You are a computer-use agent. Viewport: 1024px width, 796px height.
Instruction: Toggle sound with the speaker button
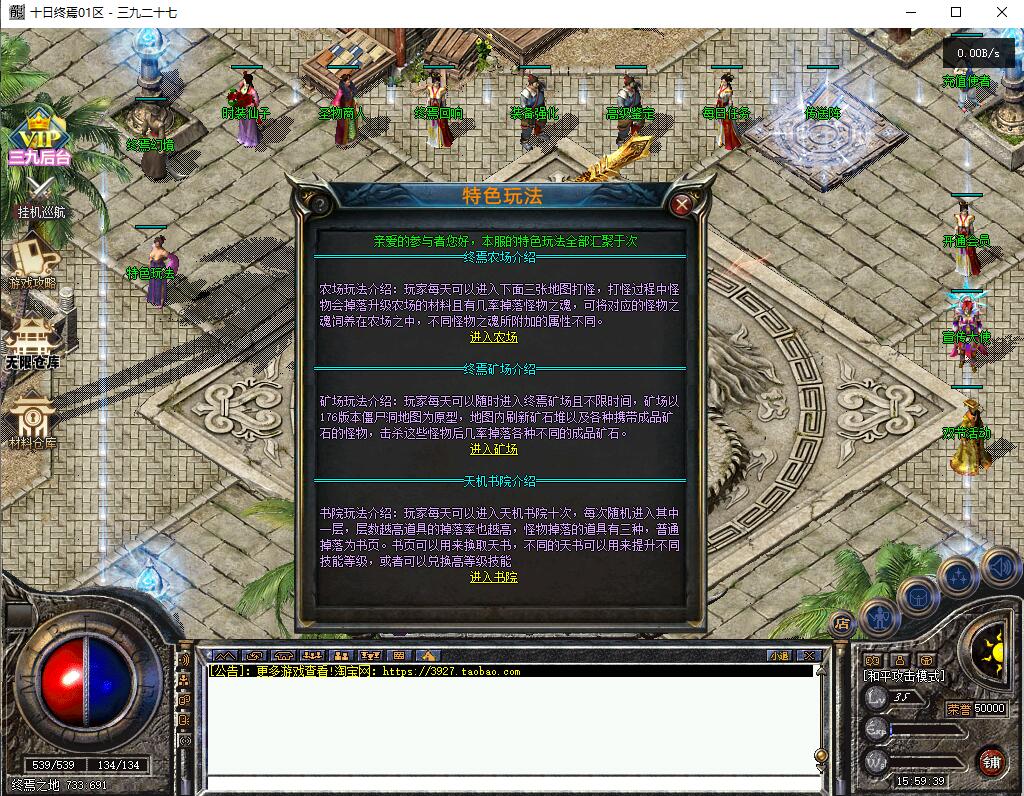coord(999,566)
